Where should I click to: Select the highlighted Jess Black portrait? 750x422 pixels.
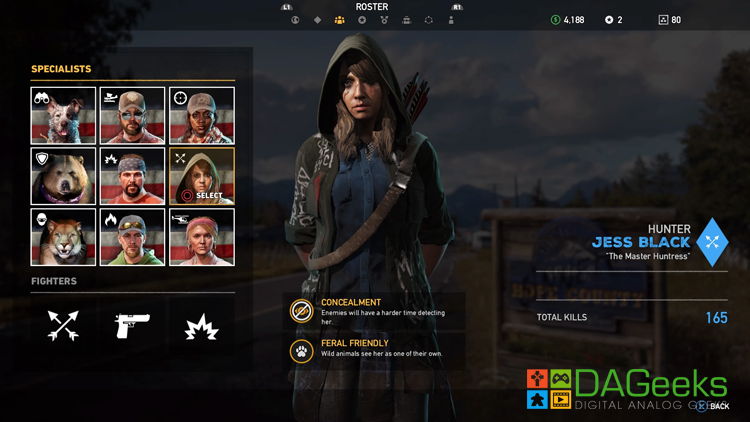(202, 177)
